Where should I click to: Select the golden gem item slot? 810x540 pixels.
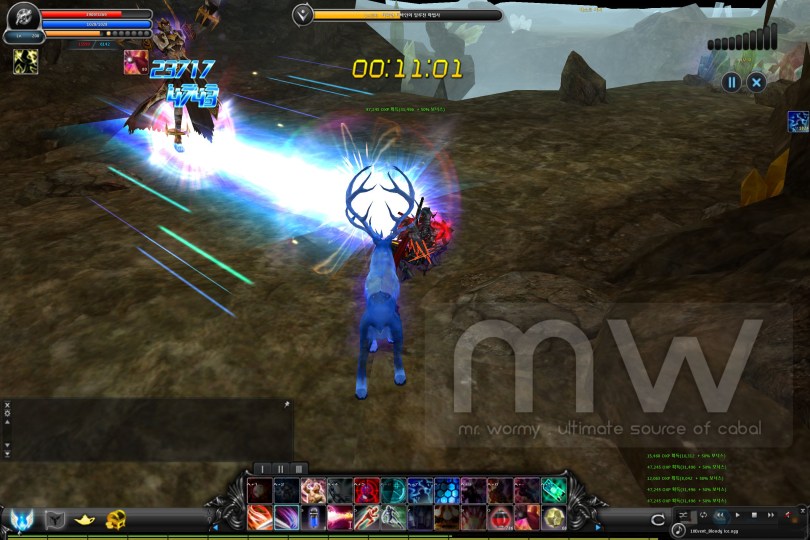point(554,516)
